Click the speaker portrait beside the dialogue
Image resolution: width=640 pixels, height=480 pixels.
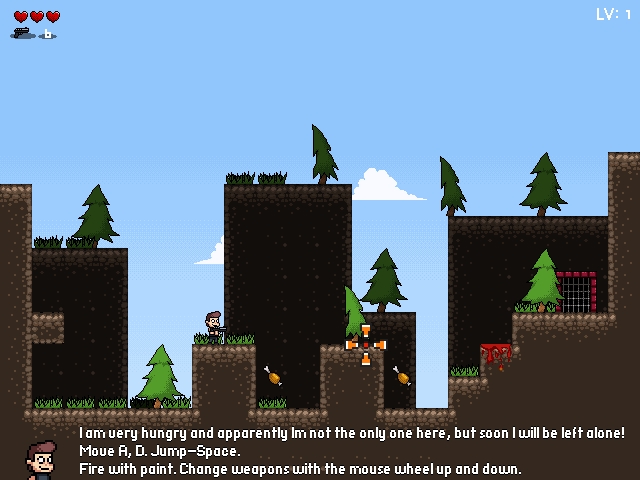[x=40, y=460]
